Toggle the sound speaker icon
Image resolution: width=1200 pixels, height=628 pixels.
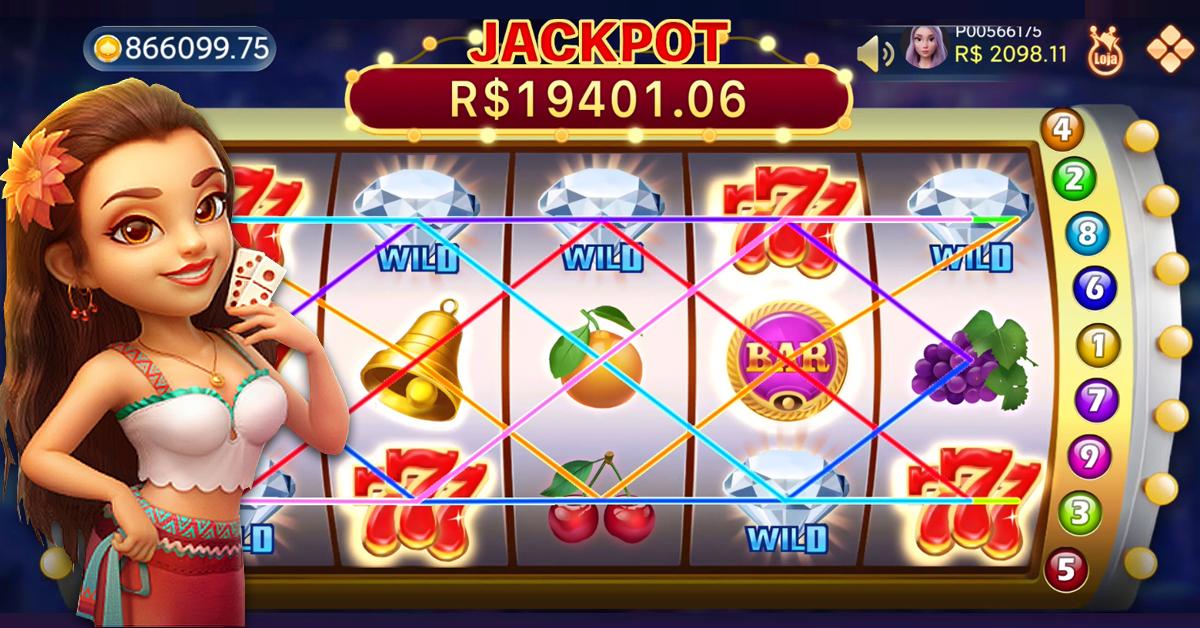874,52
